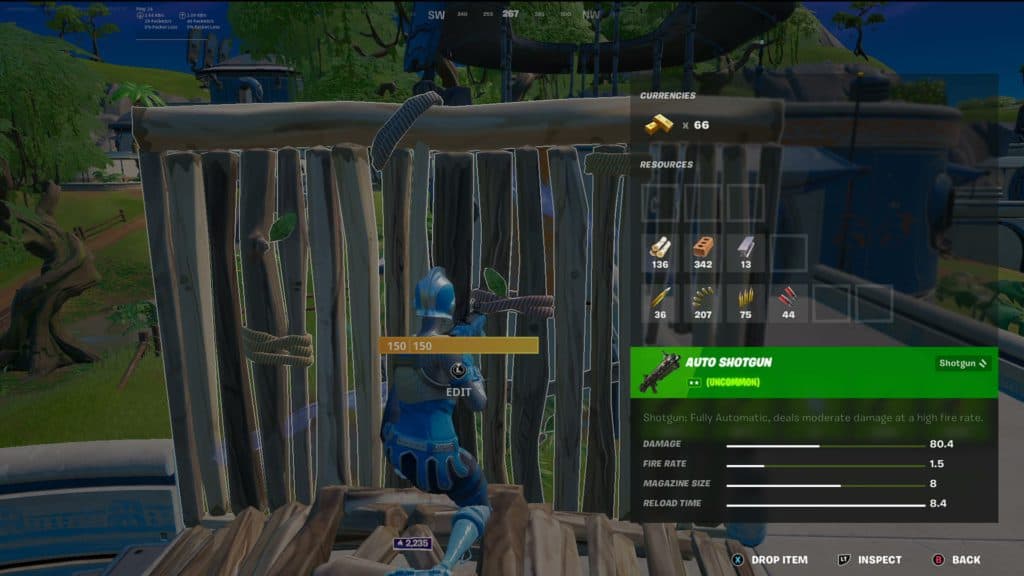The image size is (1024, 576).
Task: Choose the heavy bullets ammo slot
Action: (659, 300)
